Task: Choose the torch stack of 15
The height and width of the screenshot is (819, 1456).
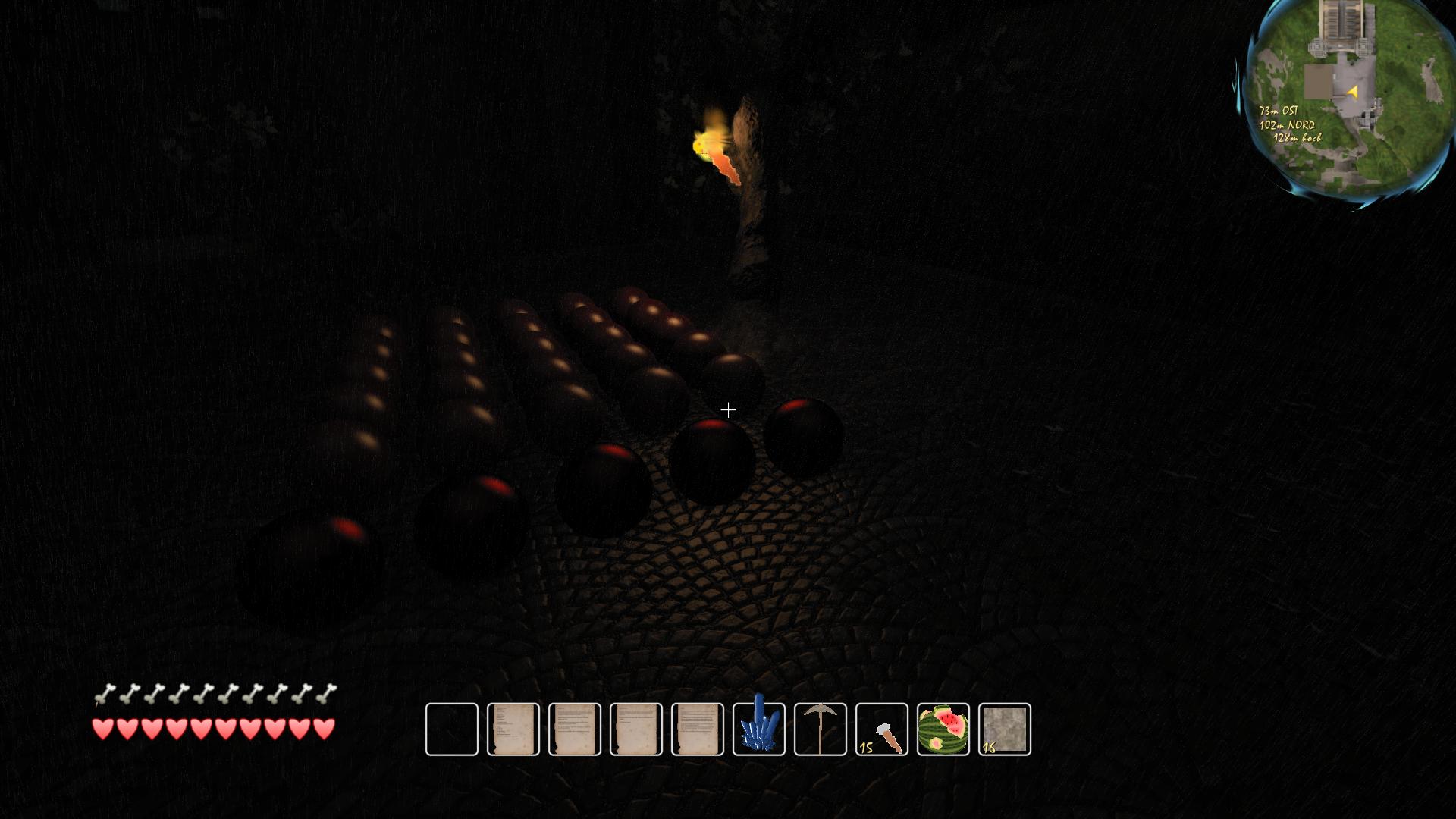Action: point(882,729)
